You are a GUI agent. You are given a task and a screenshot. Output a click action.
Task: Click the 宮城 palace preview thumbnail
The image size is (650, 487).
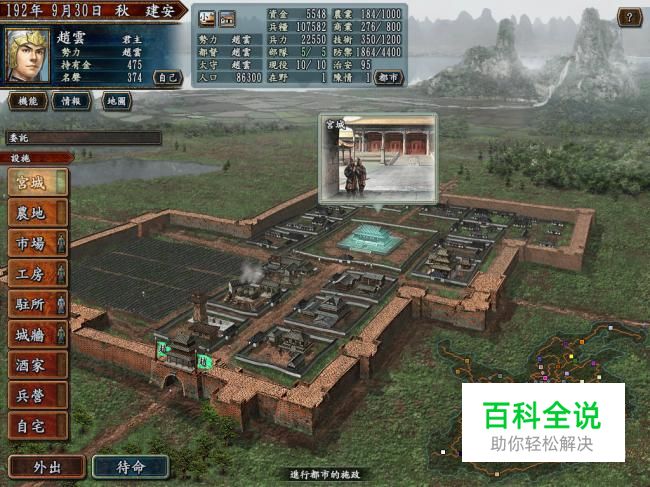pos(378,156)
